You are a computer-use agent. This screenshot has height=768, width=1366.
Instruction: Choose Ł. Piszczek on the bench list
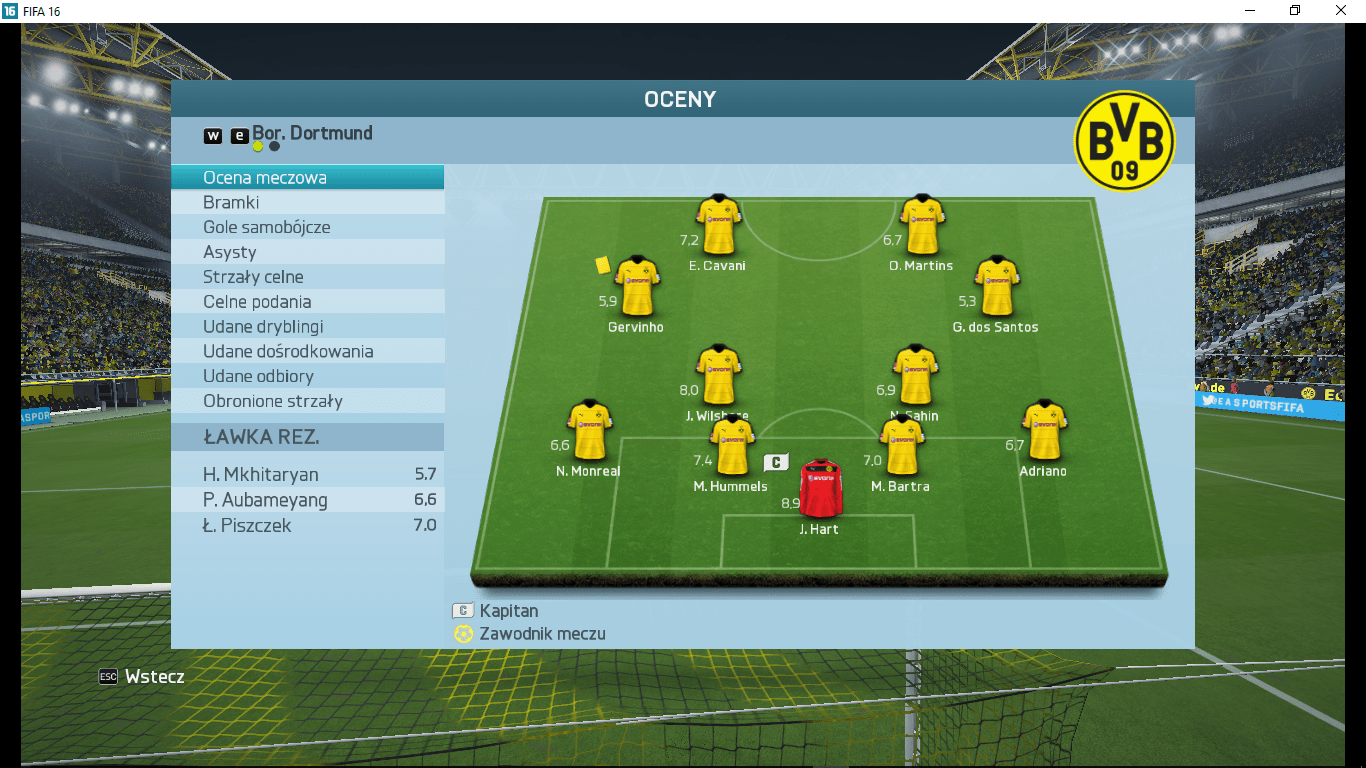point(307,526)
